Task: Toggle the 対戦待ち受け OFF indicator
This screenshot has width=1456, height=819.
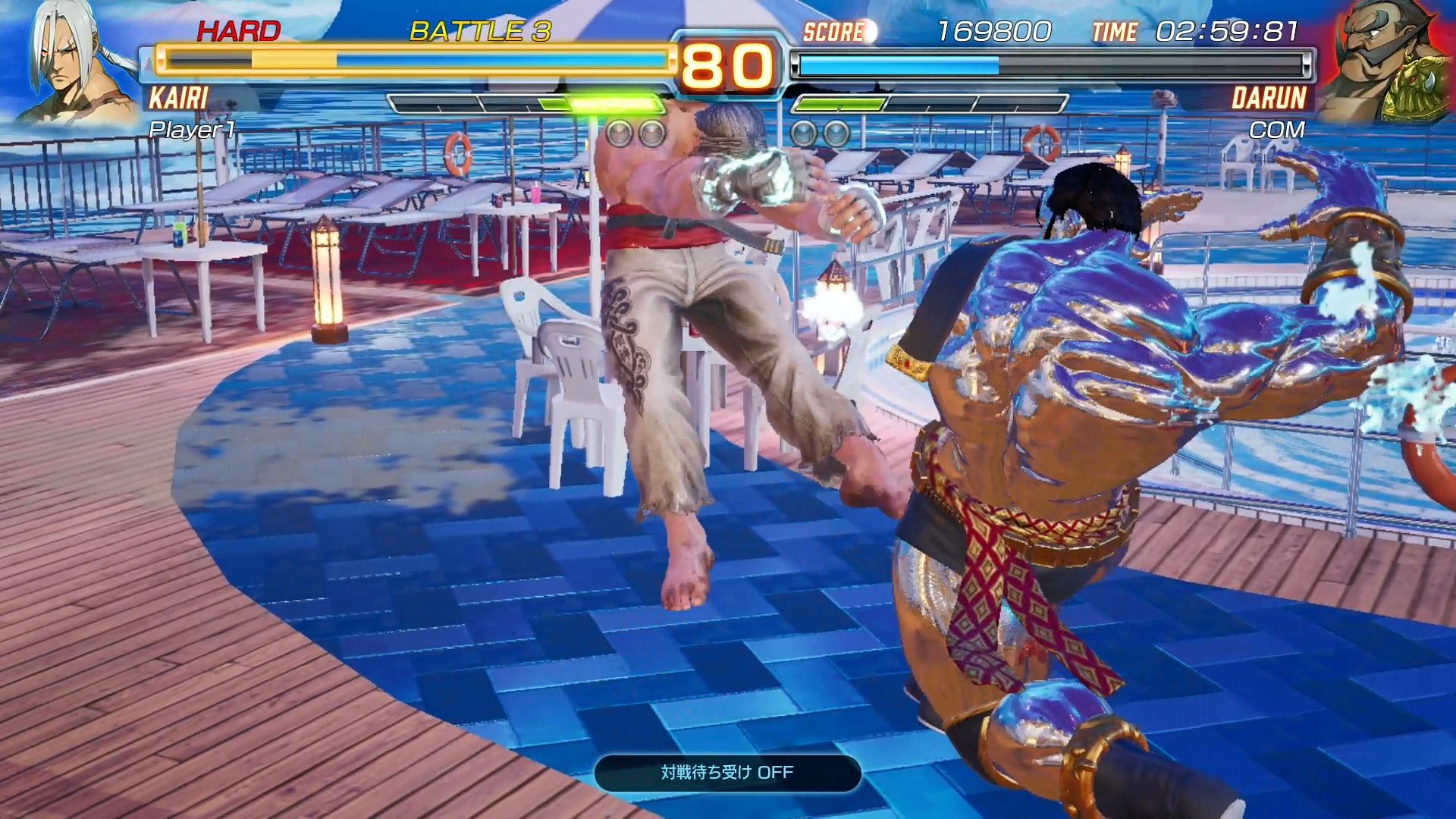Action: 727,773
